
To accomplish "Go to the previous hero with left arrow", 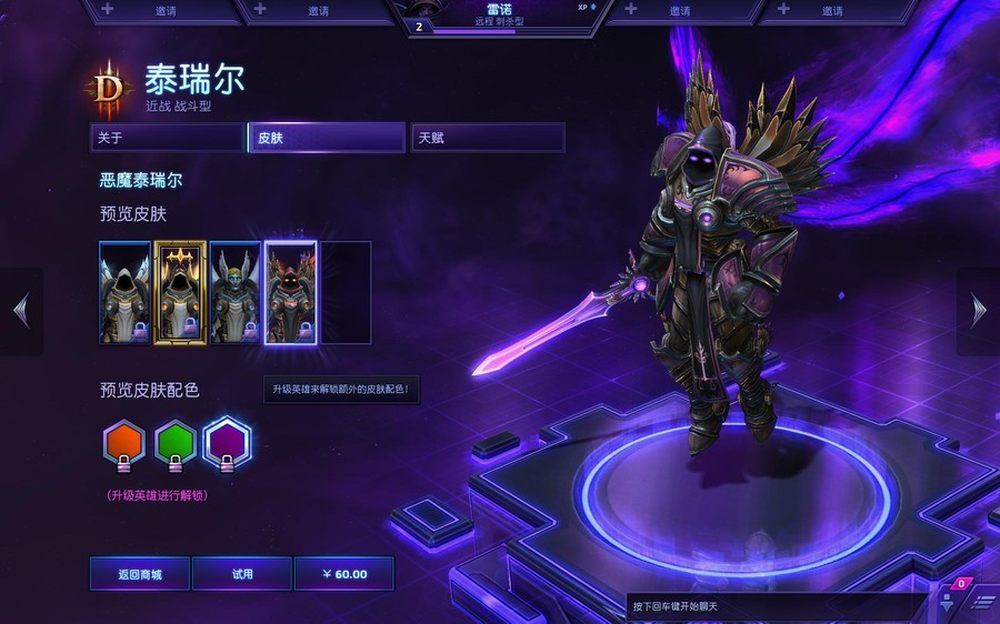I will coord(21,311).
